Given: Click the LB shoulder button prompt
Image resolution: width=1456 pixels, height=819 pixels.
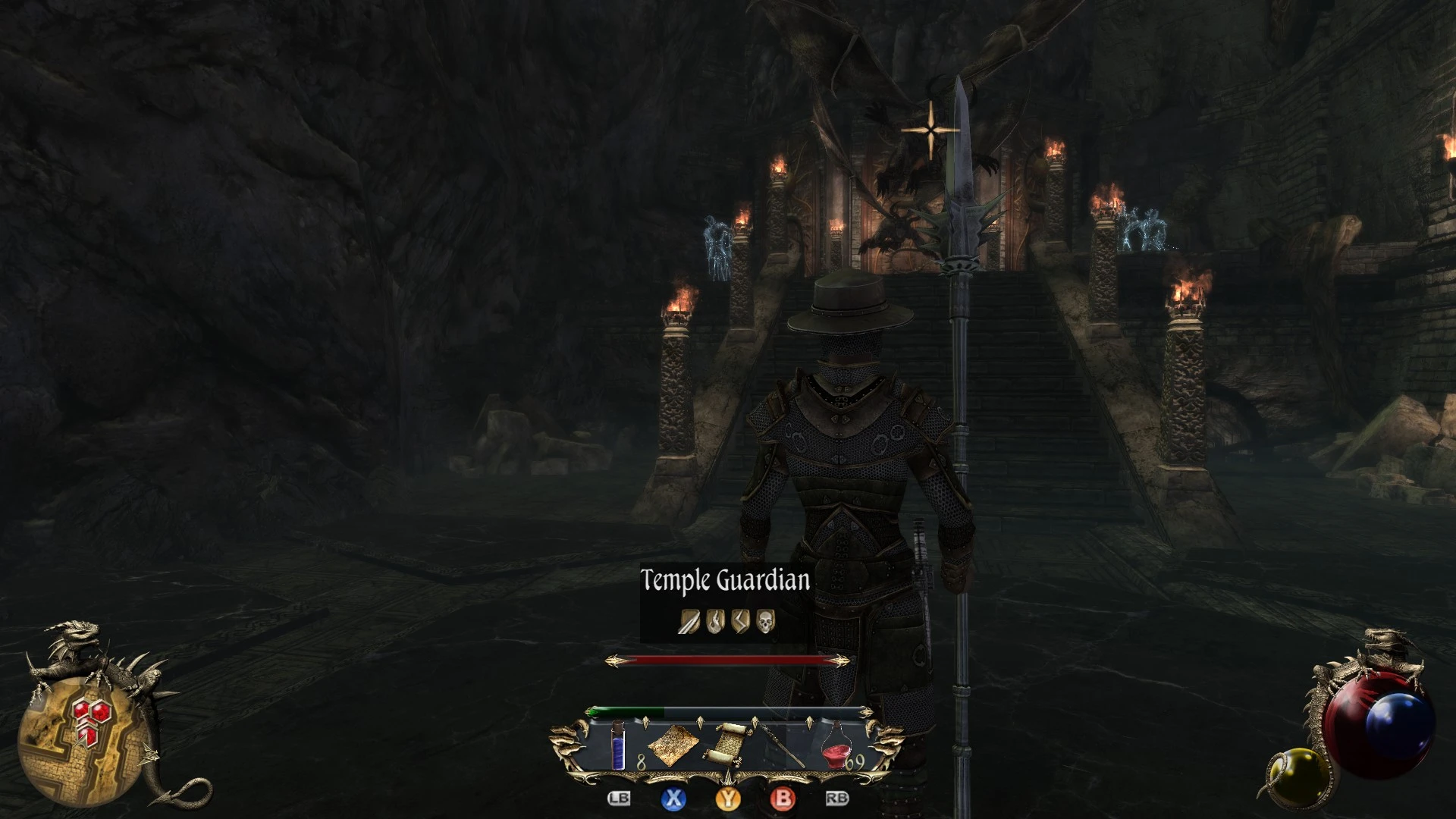Looking at the screenshot, I should [620, 799].
